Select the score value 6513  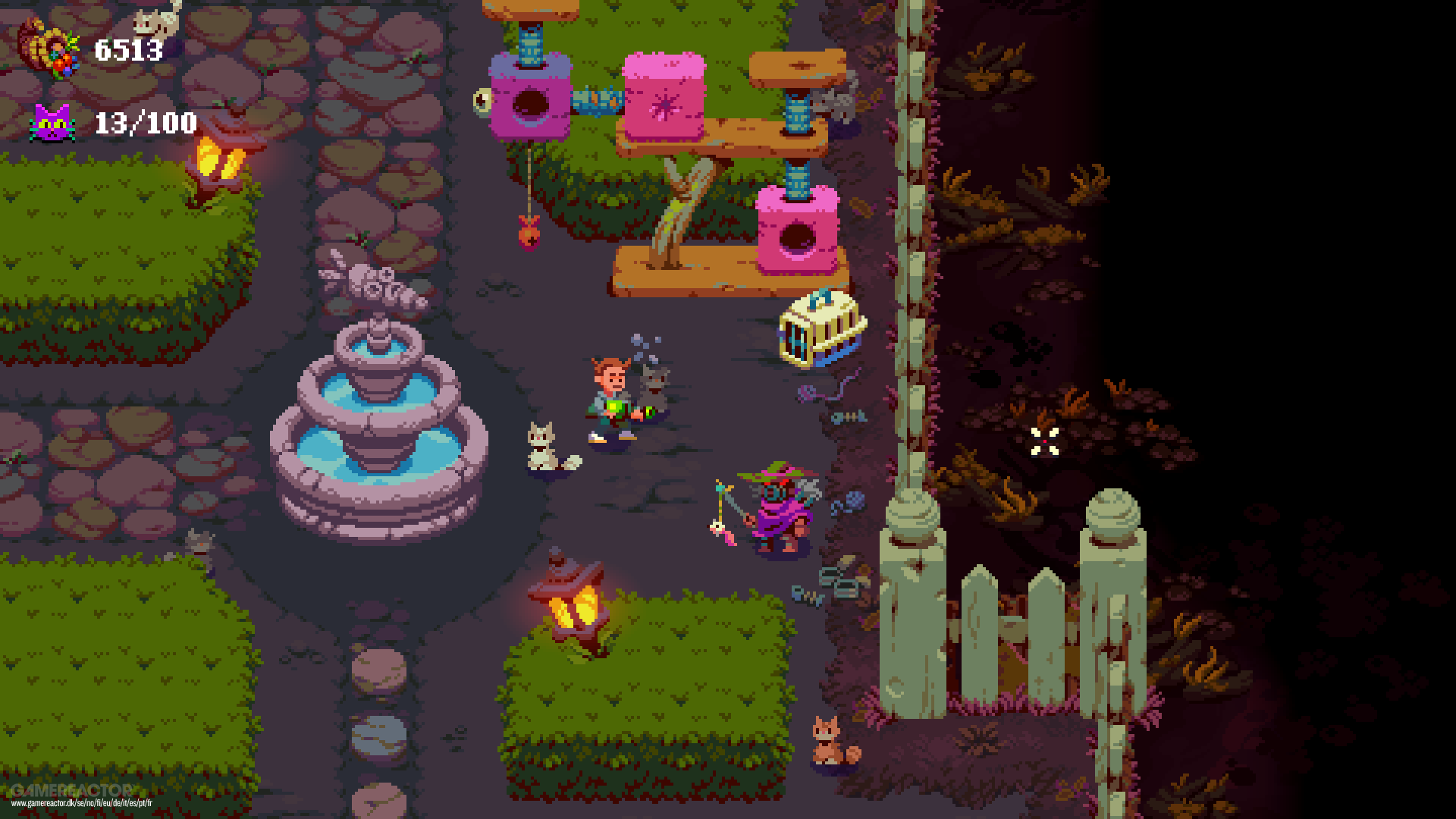point(127,49)
